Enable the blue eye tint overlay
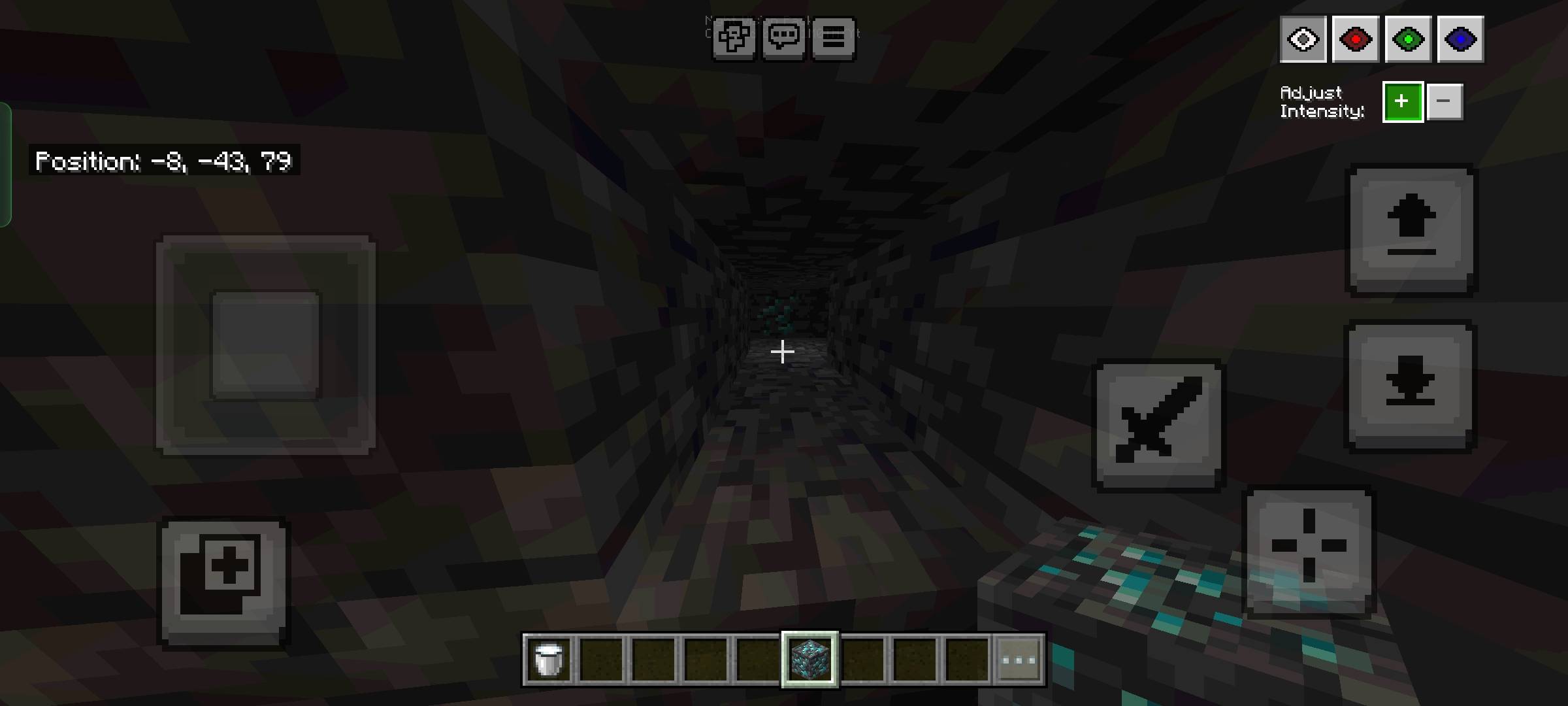The width and height of the screenshot is (1568, 706). click(1462, 39)
